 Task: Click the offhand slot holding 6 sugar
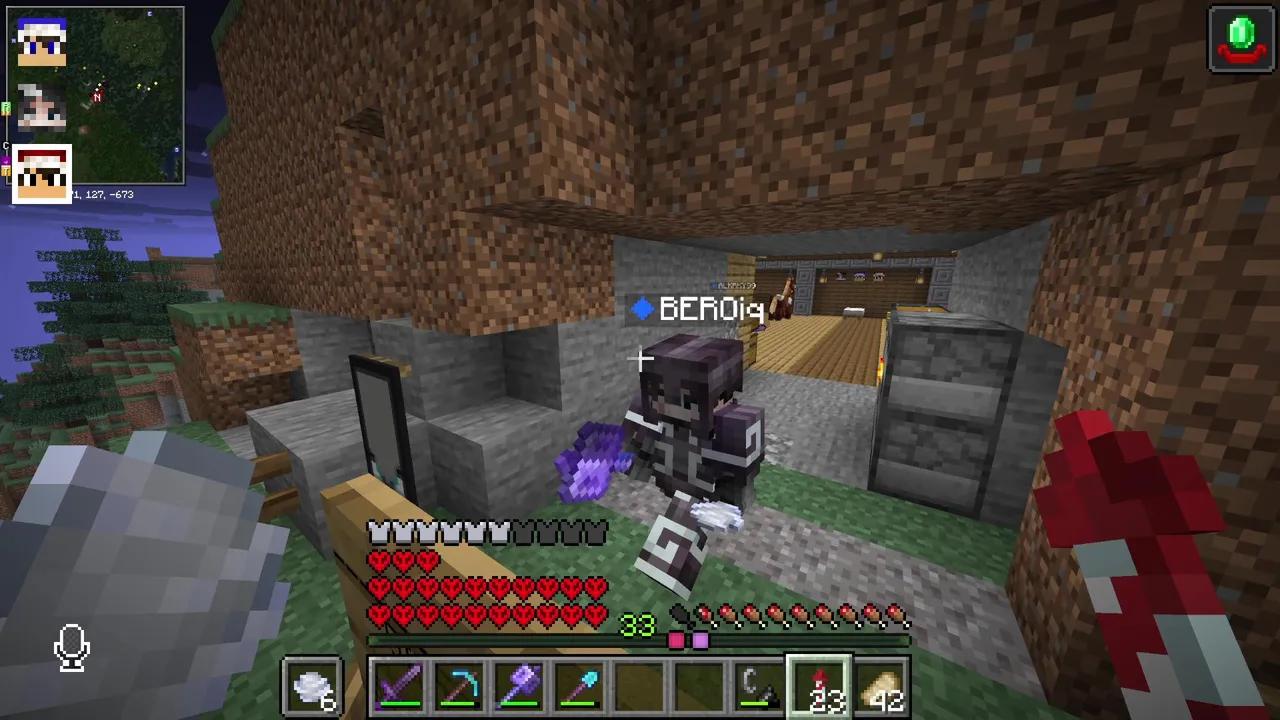pos(312,685)
